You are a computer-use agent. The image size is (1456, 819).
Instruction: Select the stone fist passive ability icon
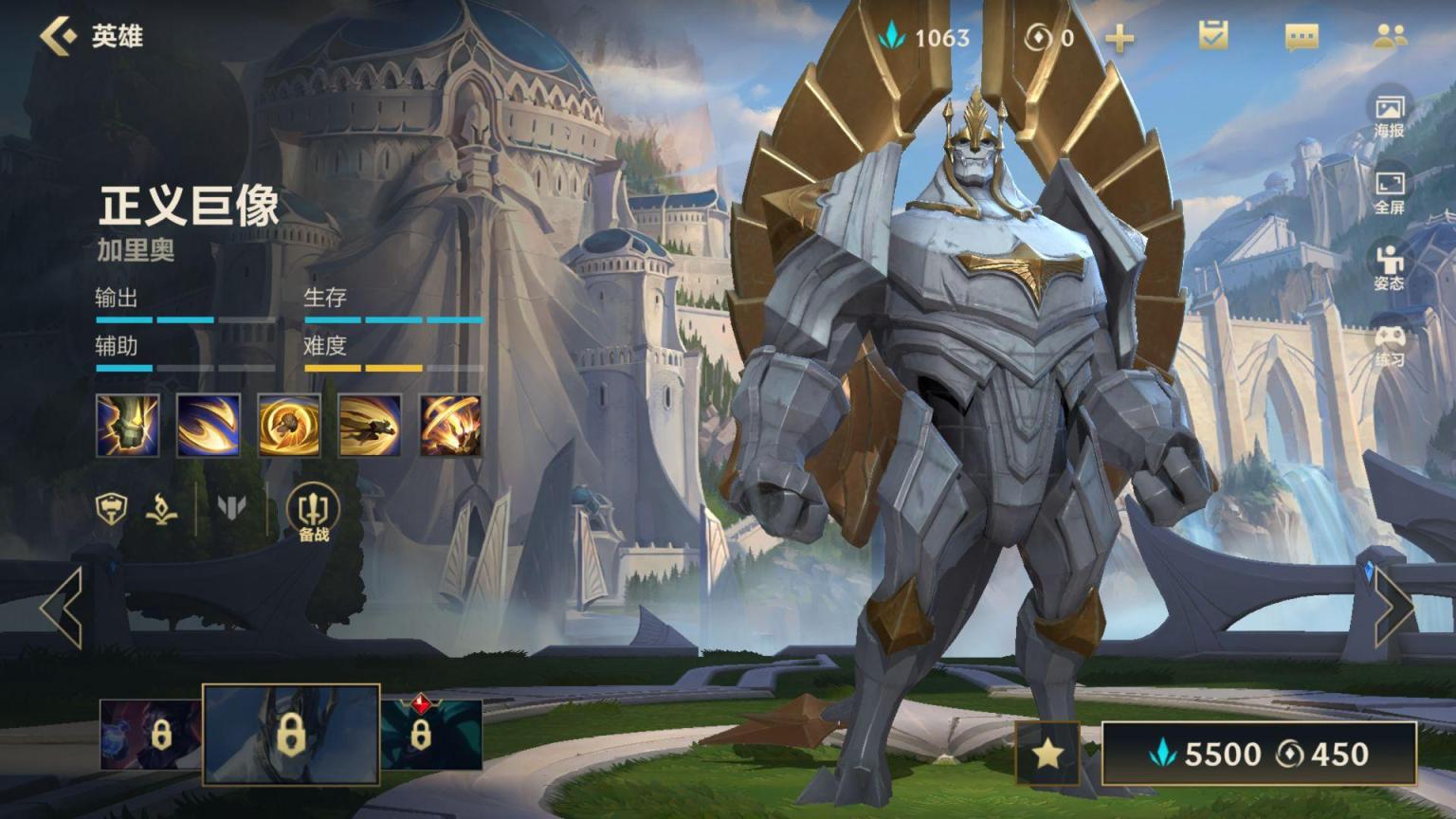click(128, 426)
